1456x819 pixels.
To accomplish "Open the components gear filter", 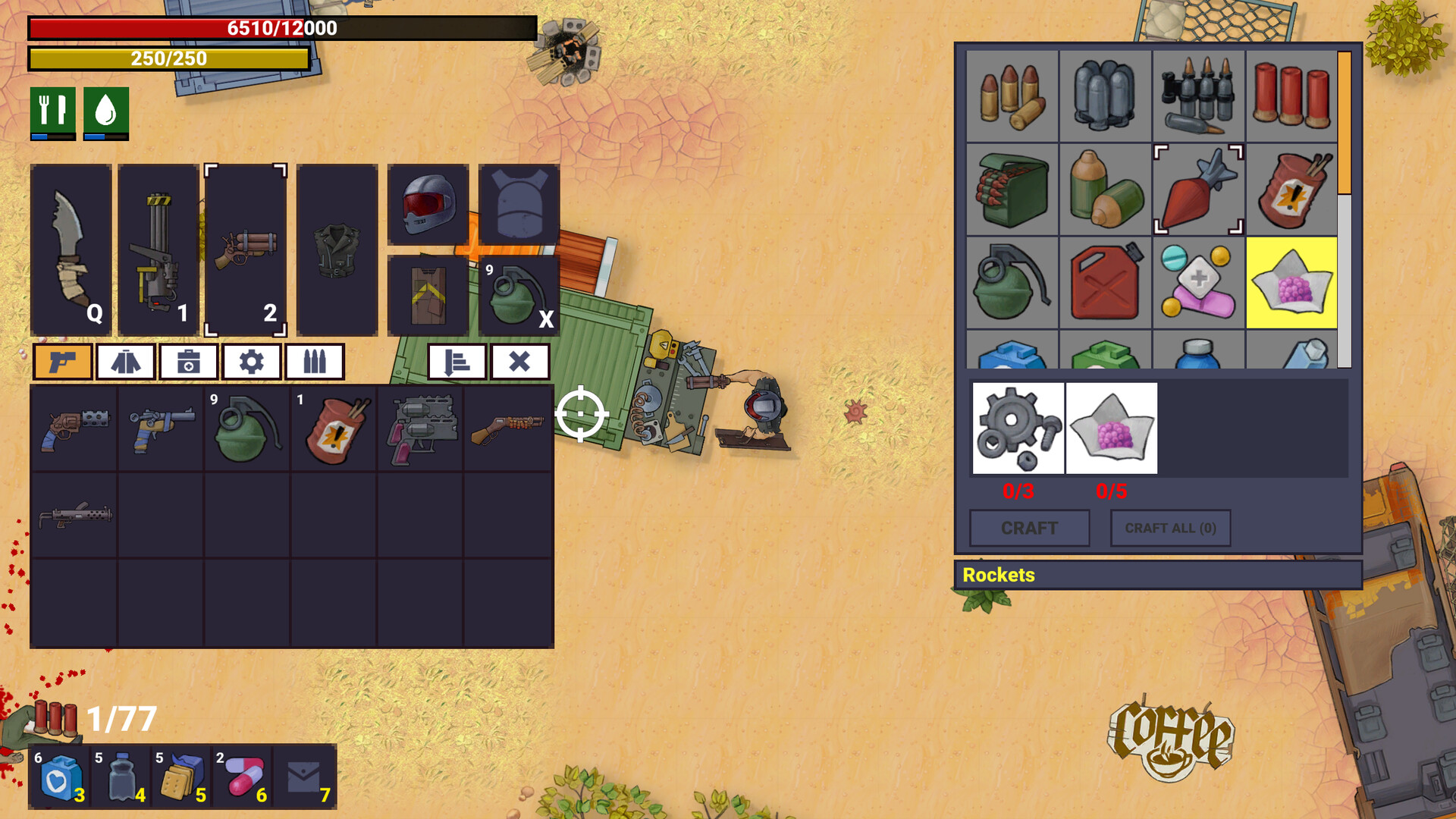I will coord(251,361).
